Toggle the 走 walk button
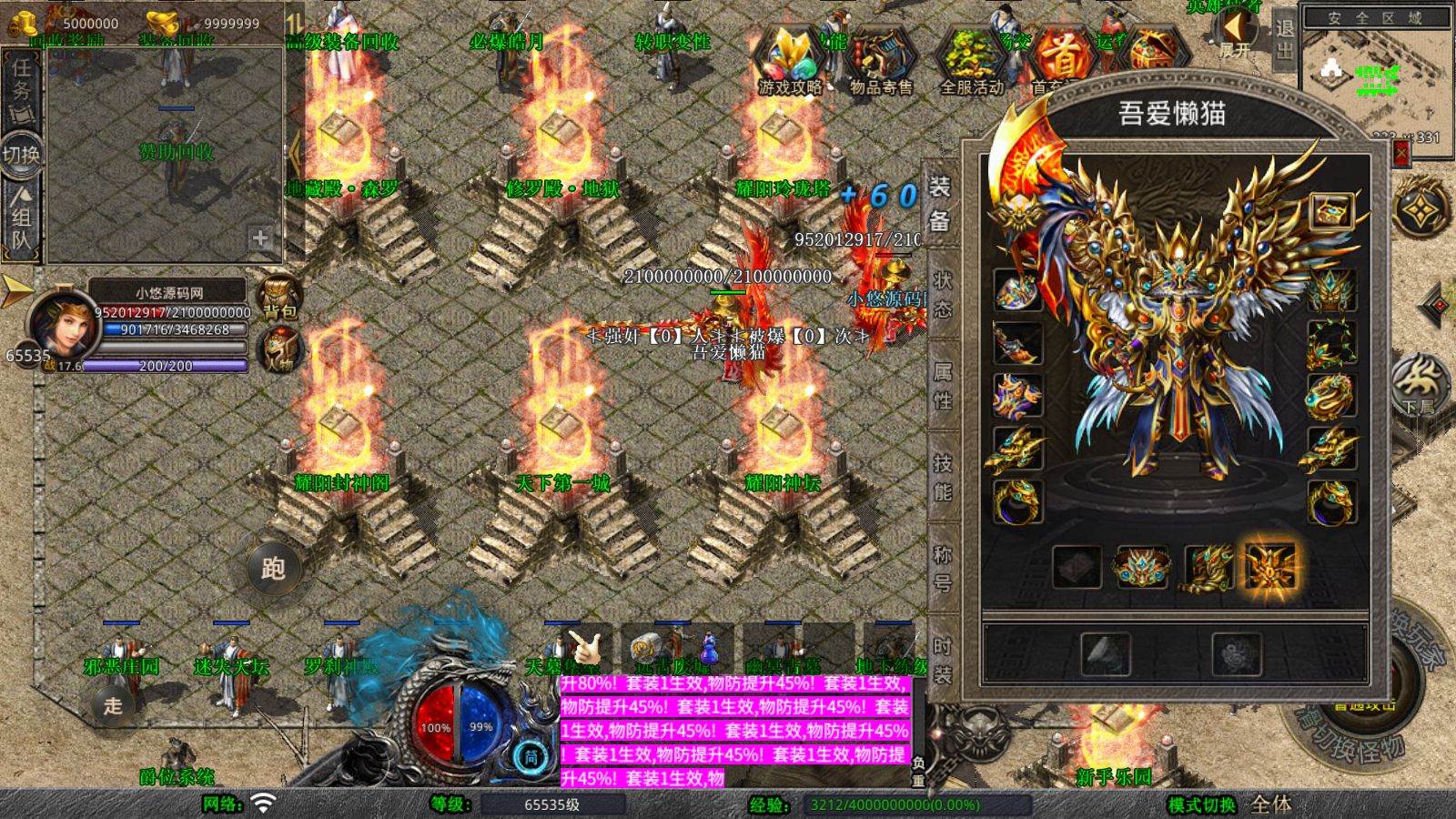This screenshot has height=819, width=1456. (x=113, y=705)
